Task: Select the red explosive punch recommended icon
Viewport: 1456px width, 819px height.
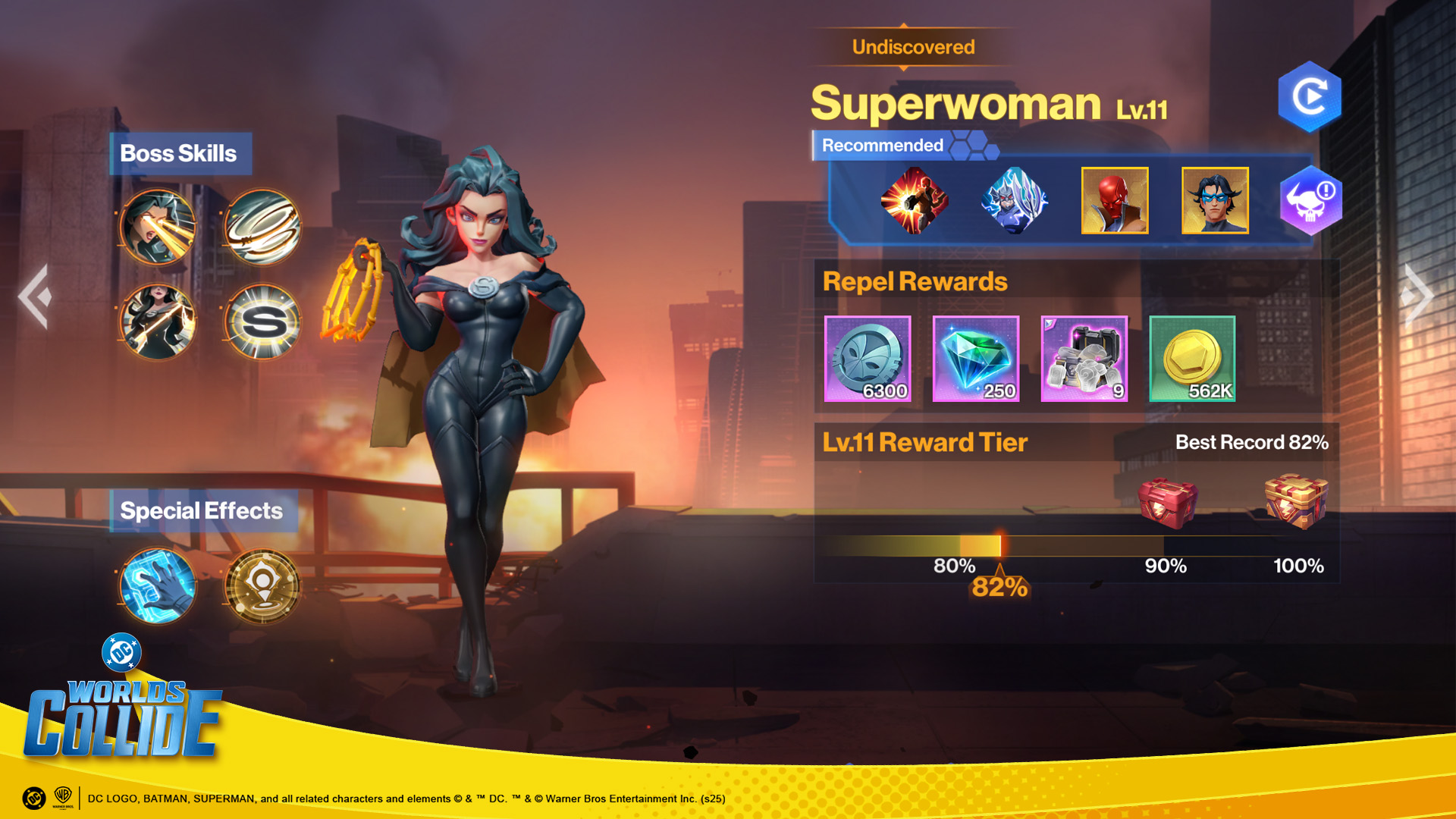Action: [915, 200]
